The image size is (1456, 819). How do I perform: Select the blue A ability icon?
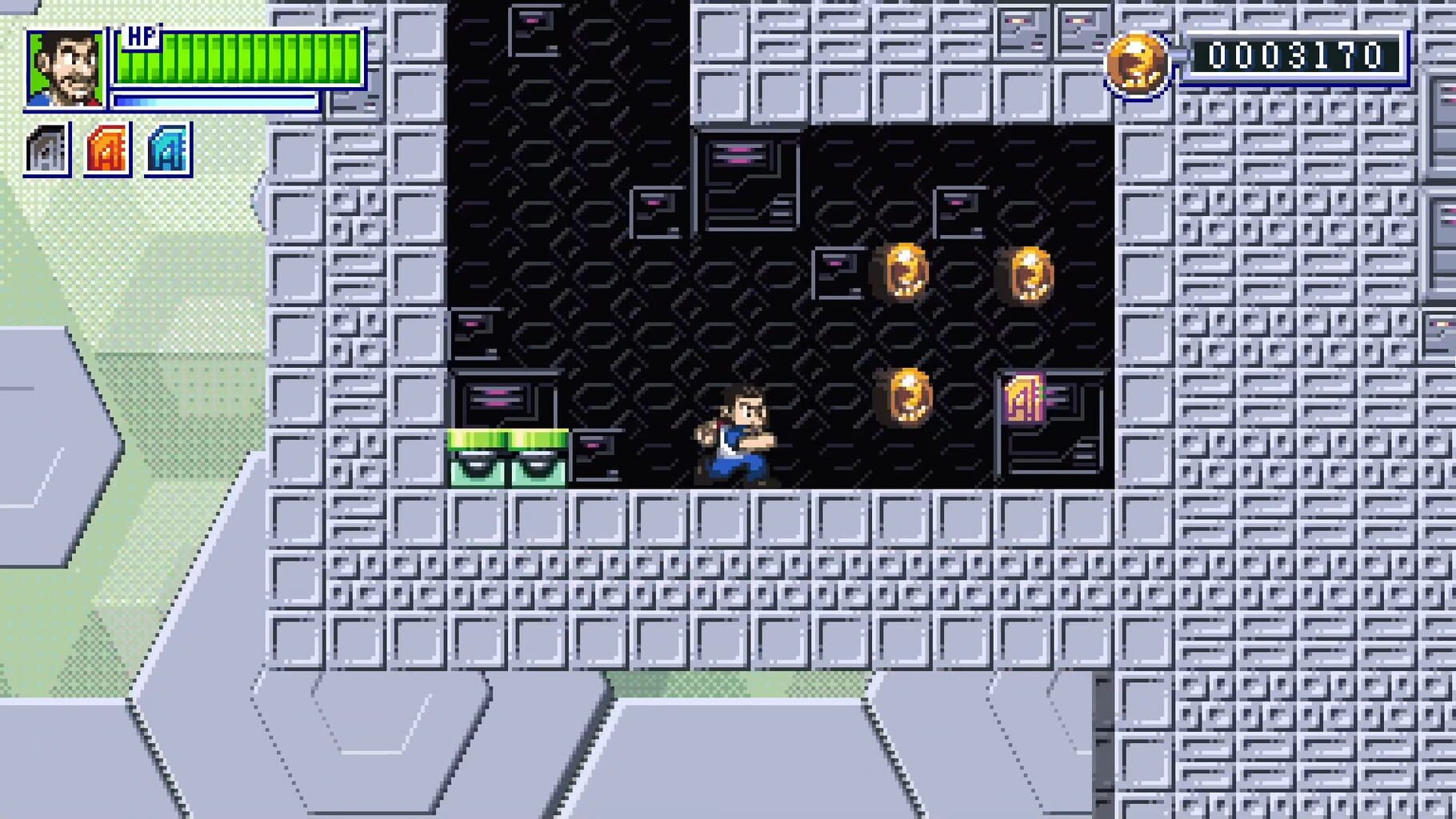pos(166,147)
